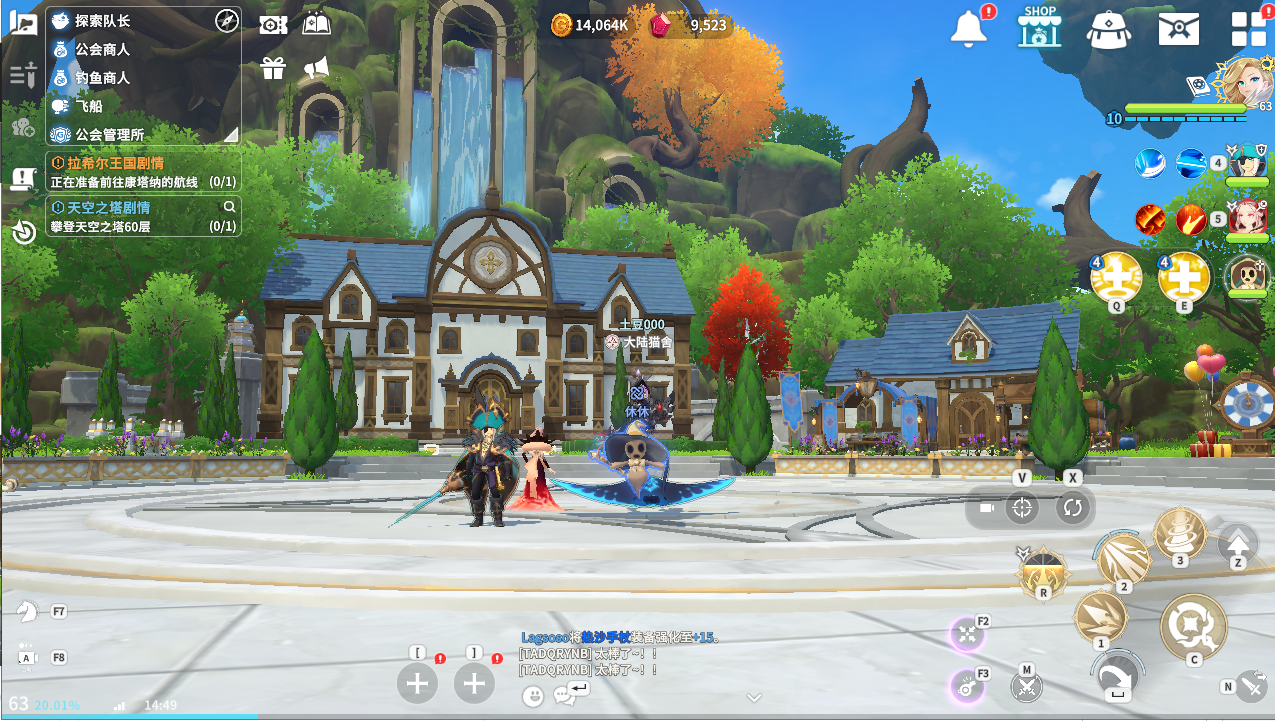
Task: Open the mail envelope inbox
Action: coord(1178,28)
